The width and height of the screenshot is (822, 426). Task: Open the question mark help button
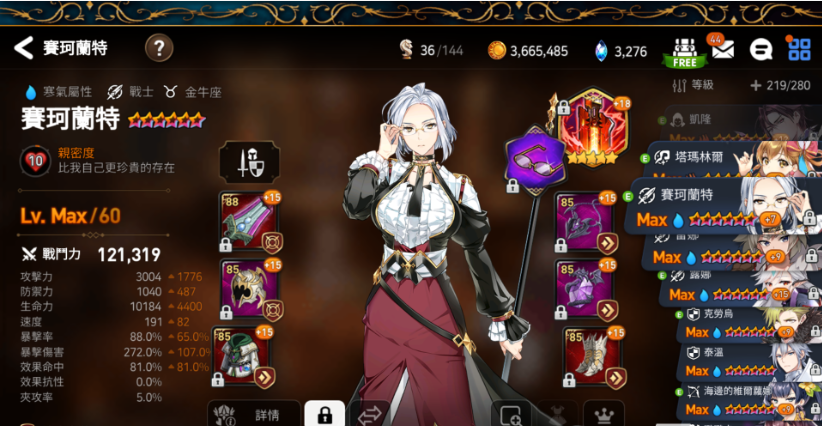point(159,48)
